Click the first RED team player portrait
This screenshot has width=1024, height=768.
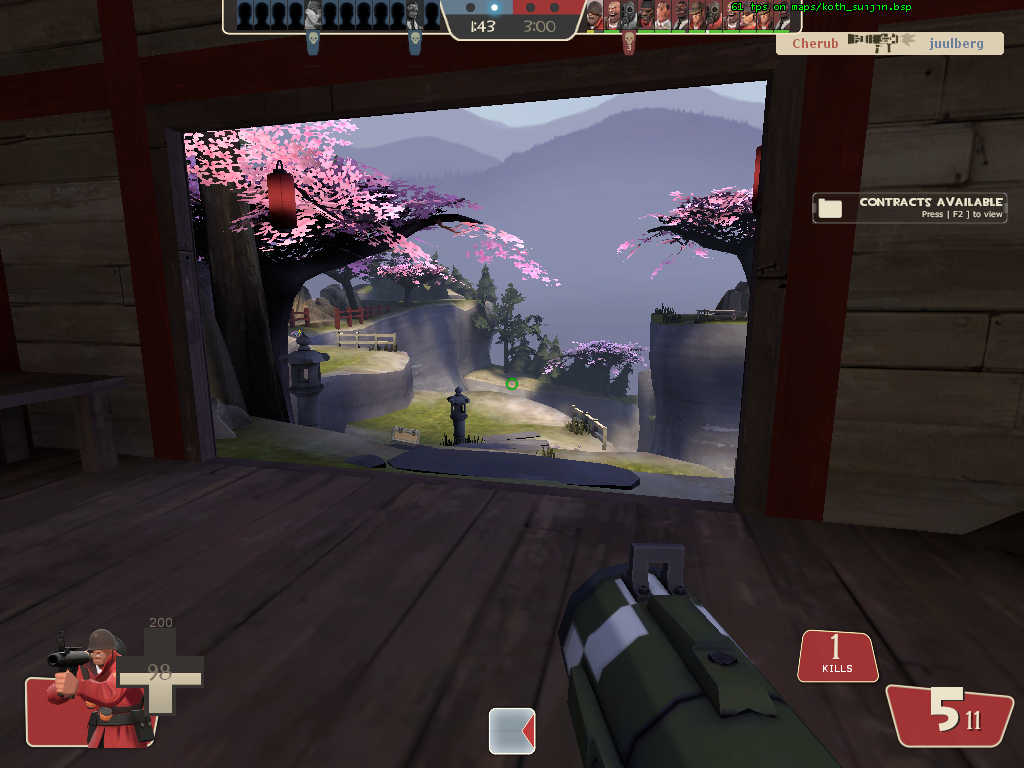tap(594, 15)
